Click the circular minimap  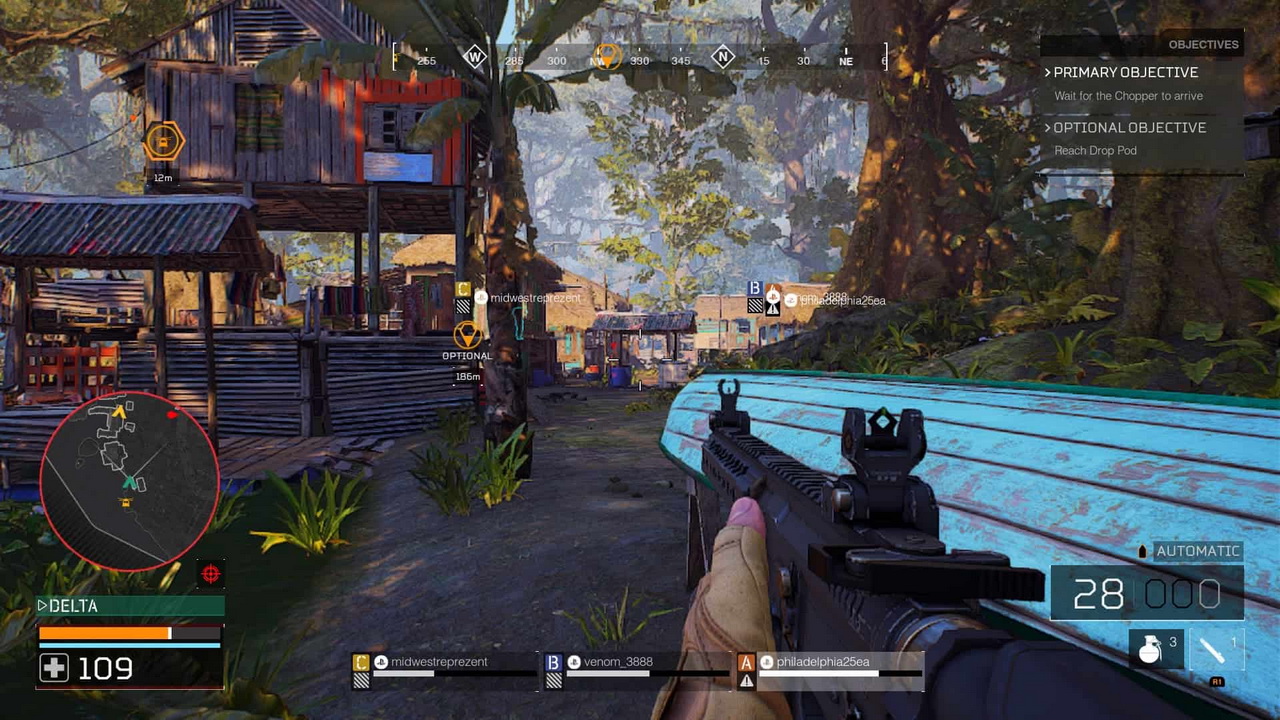(x=130, y=481)
